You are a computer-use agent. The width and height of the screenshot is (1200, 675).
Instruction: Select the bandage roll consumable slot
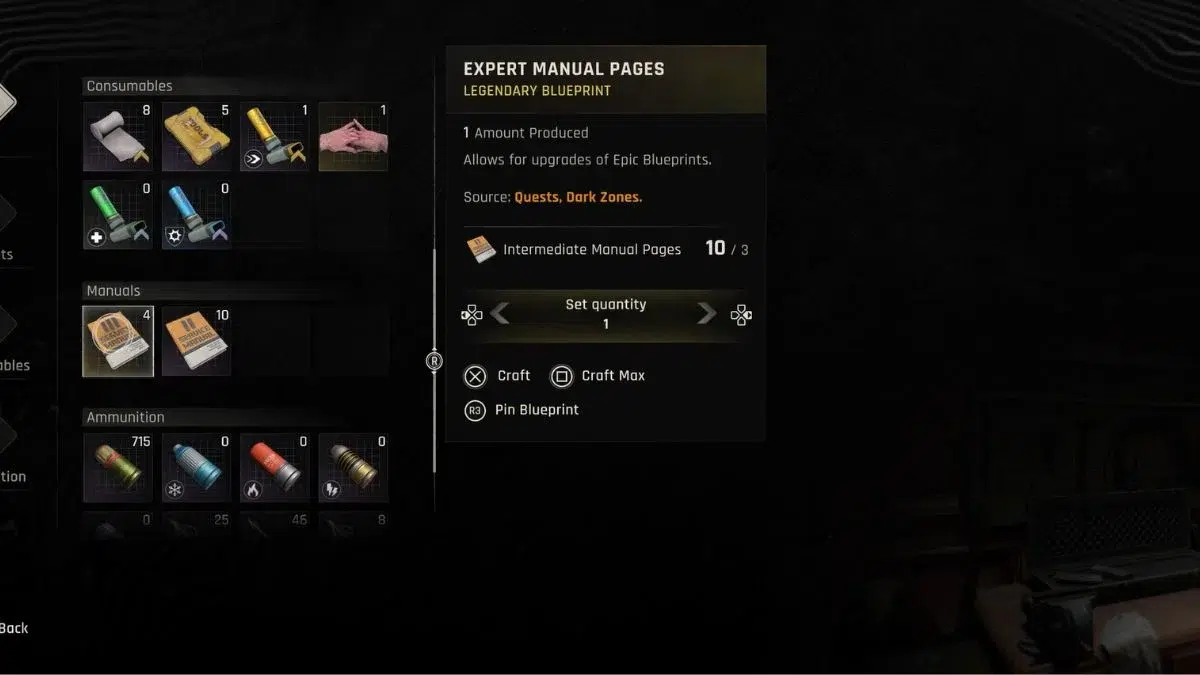point(118,136)
